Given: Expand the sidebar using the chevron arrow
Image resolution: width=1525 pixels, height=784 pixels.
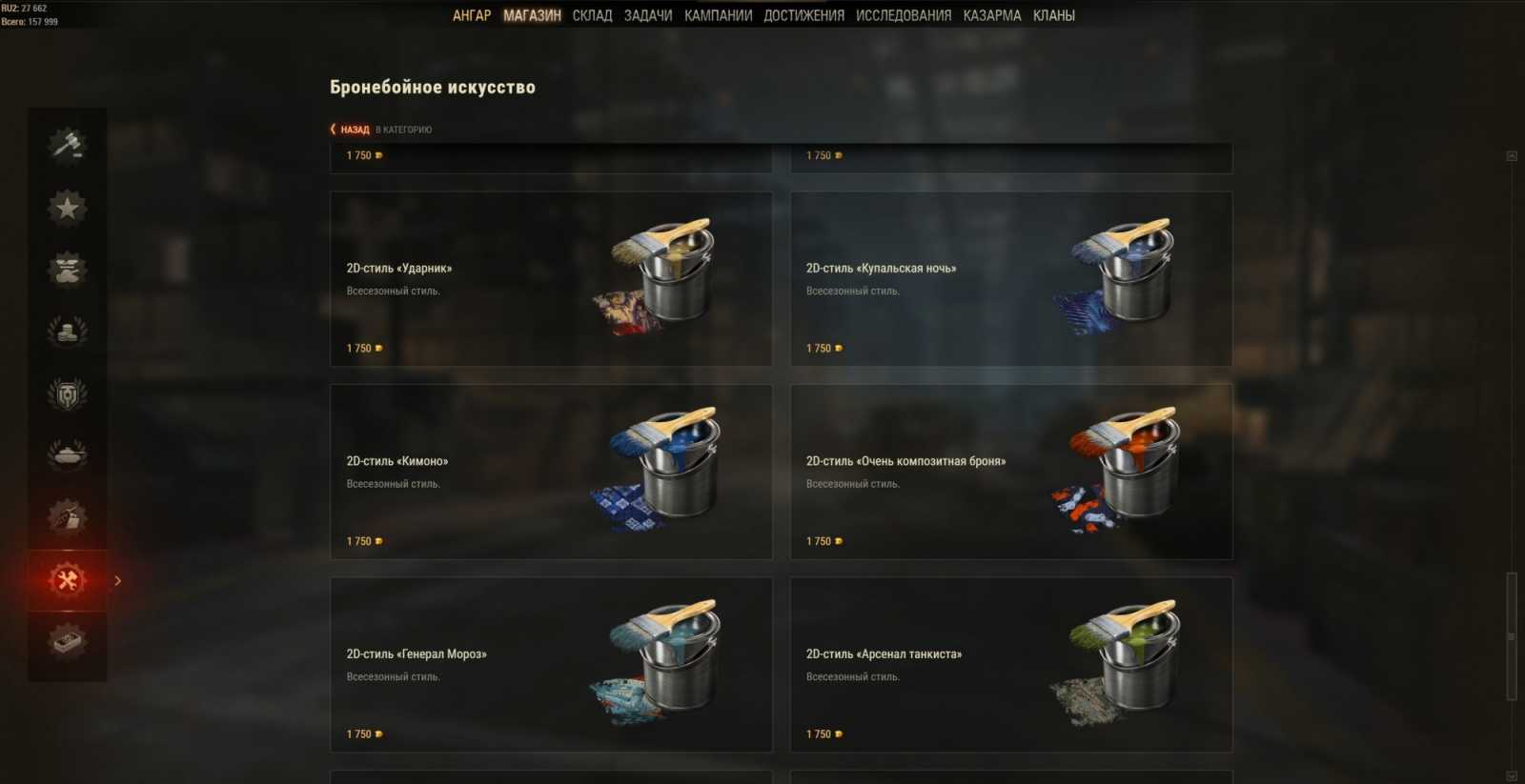Looking at the screenshot, I should click(x=118, y=579).
